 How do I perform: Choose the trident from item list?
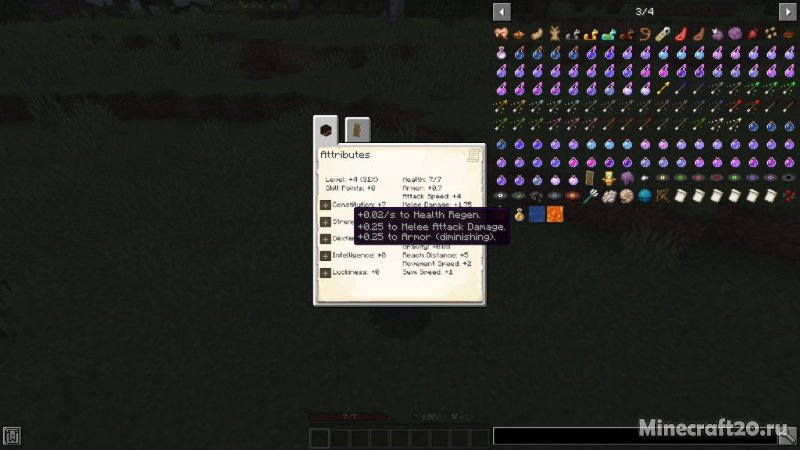pyautogui.click(x=591, y=196)
